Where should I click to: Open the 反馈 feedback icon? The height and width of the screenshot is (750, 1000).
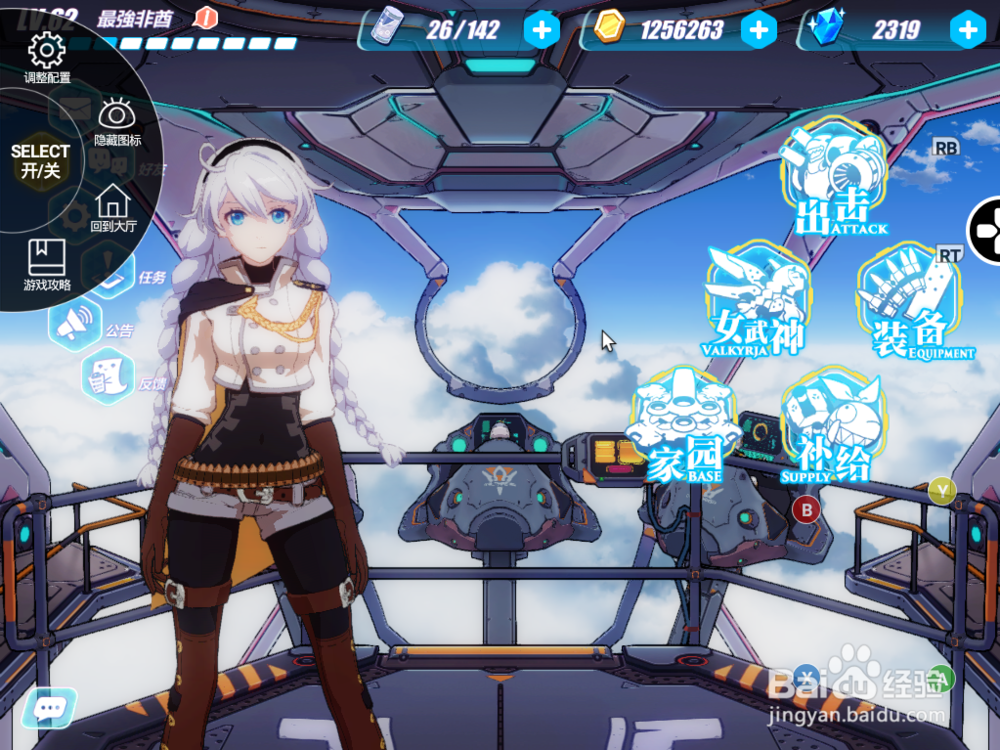(106, 376)
